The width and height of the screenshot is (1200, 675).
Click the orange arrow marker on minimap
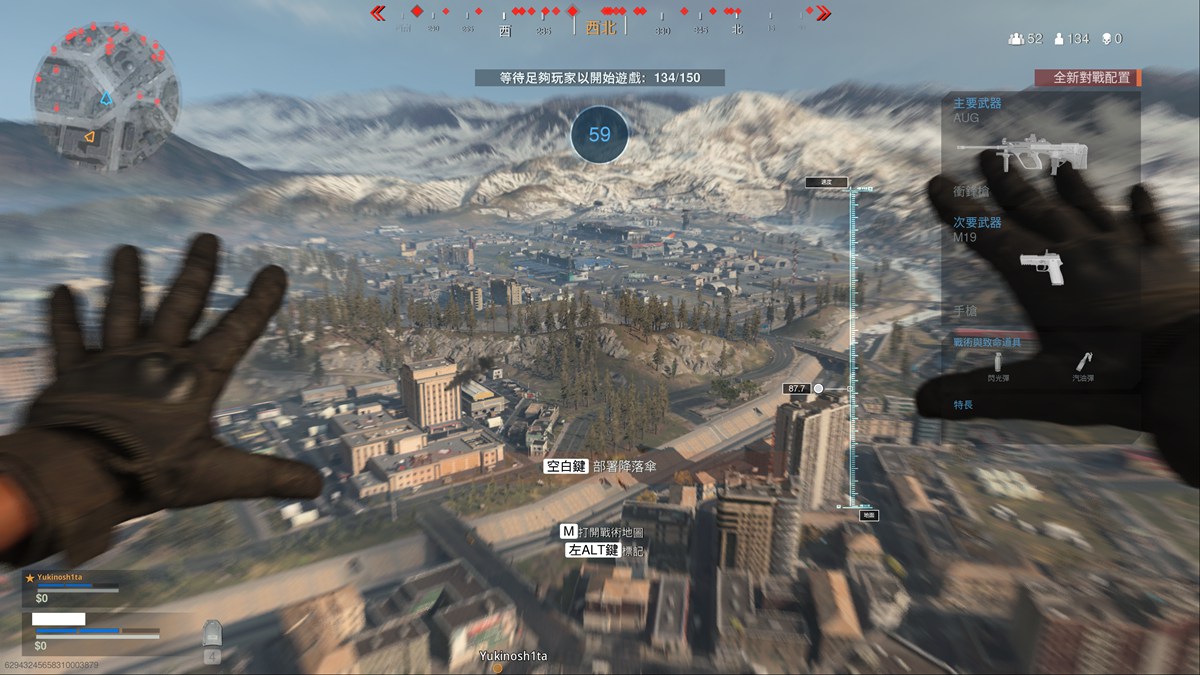[88, 137]
